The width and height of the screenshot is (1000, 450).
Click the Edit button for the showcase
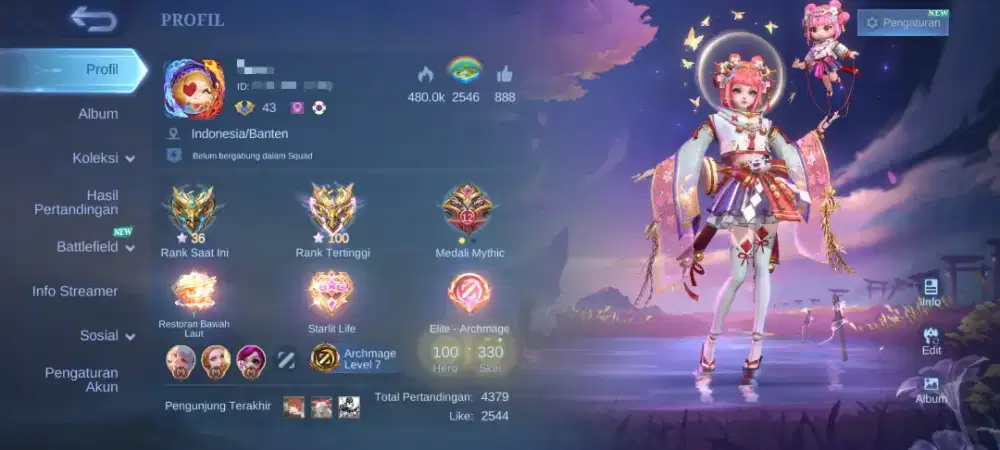click(931, 342)
